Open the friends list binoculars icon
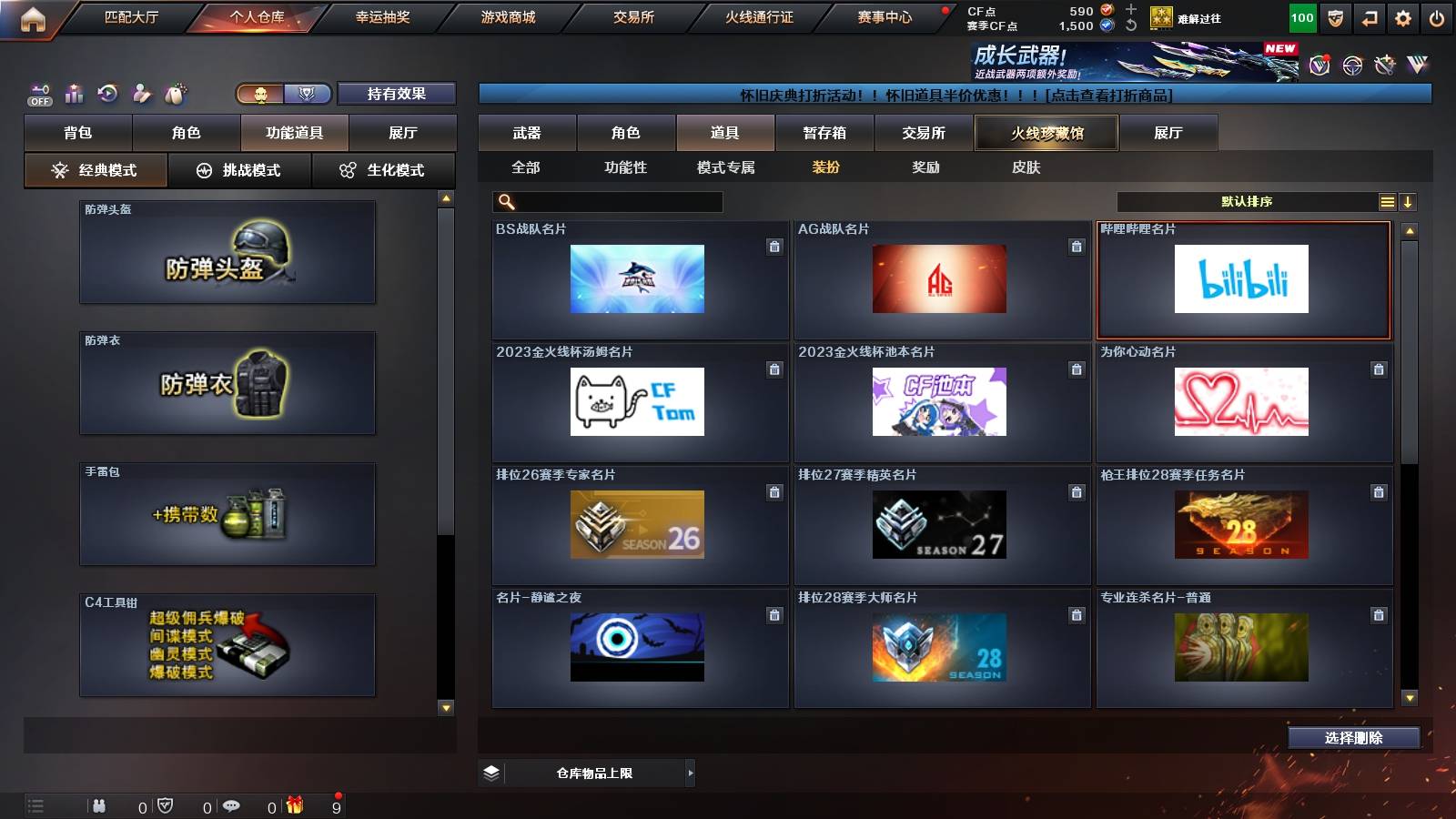Image resolution: width=1456 pixels, height=819 pixels. click(x=98, y=805)
